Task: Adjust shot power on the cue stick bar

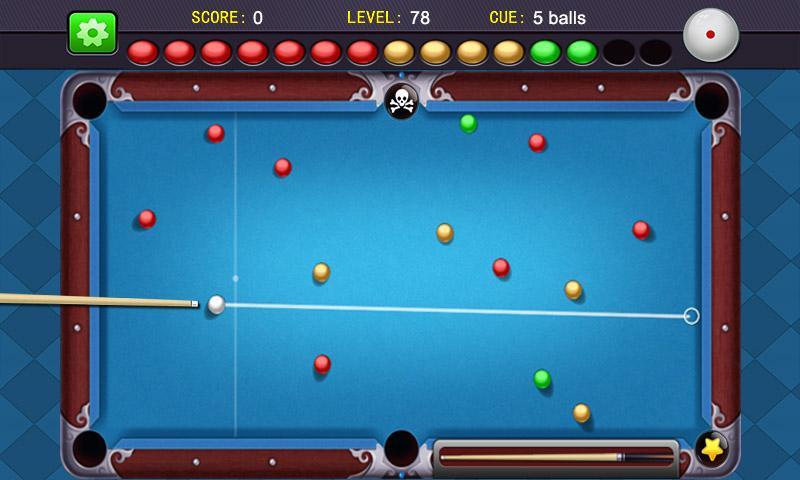Action: 555,457
